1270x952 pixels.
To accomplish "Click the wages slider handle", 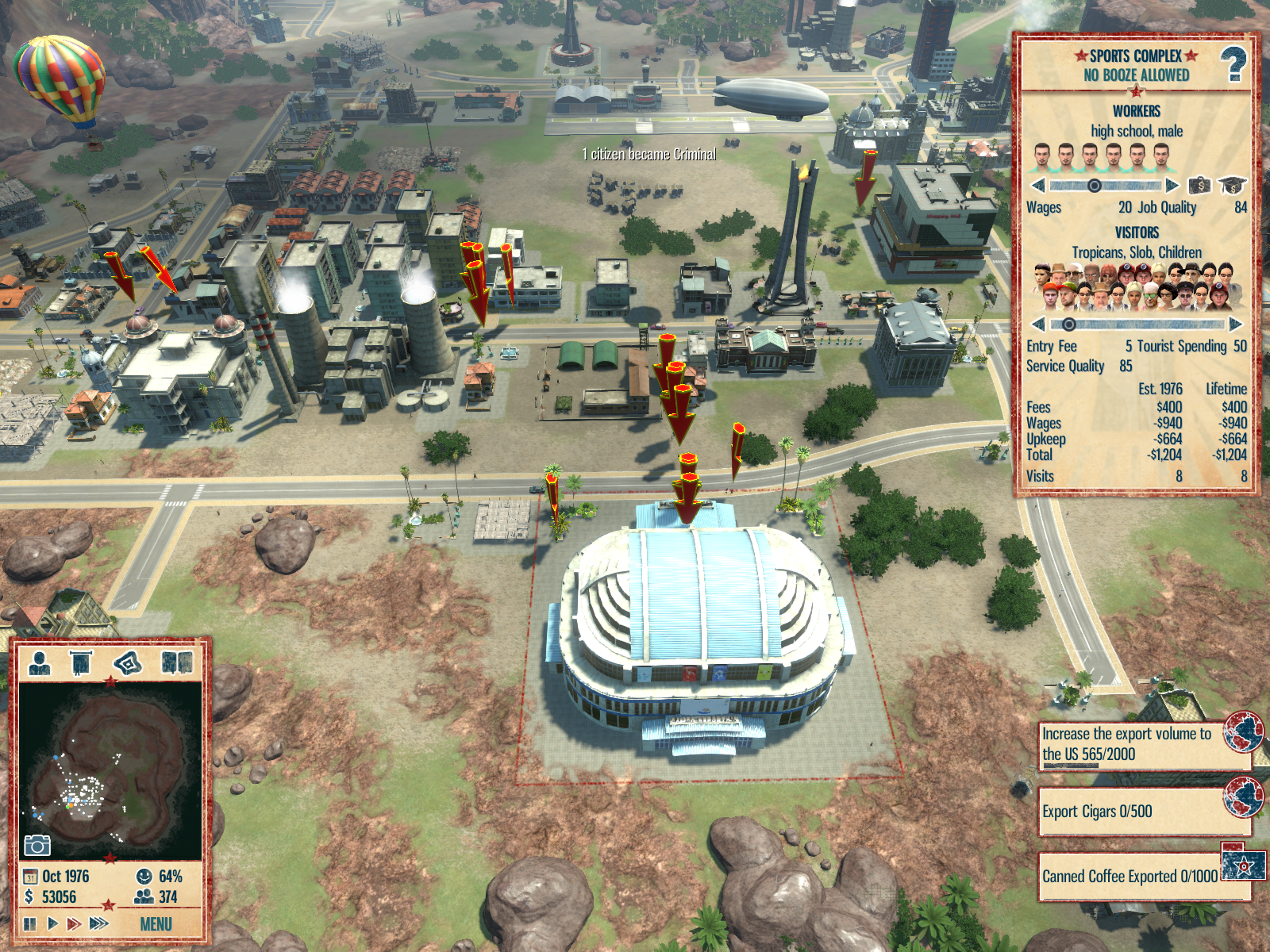I will [1094, 186].
